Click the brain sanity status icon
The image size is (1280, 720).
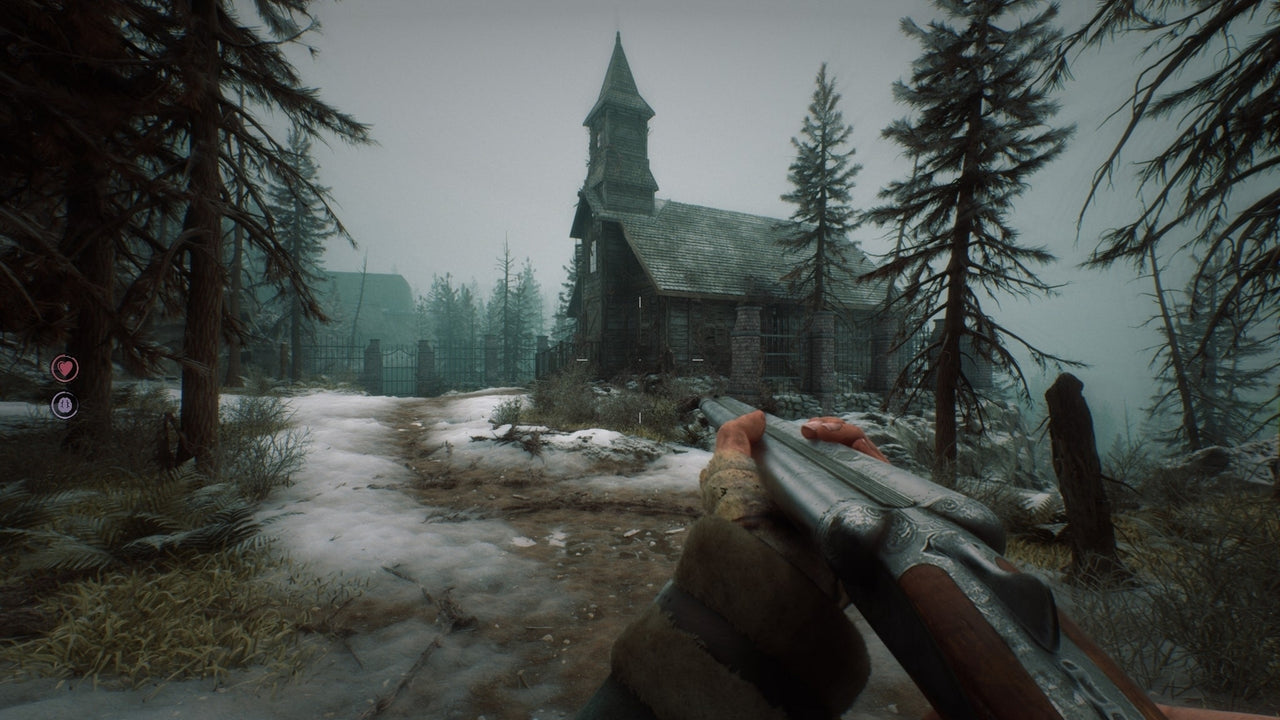[x=65, y=404]
